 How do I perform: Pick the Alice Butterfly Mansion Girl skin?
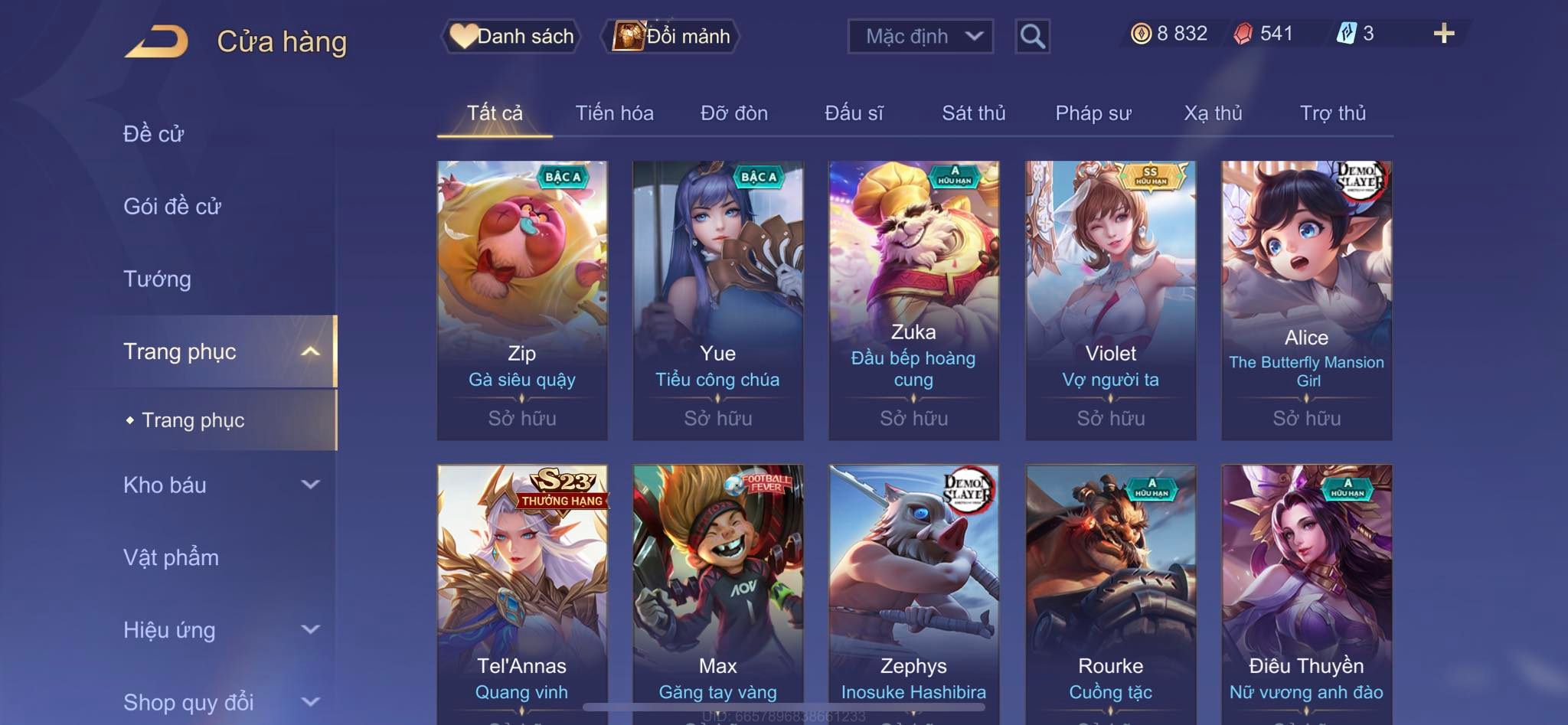click(x=1306, y=299)
